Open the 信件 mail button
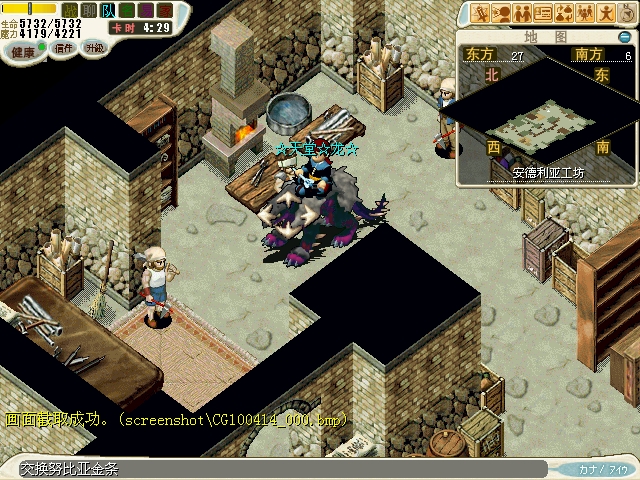The width and height of the screenshot is (640, 480). pyautogui.click(x=64, y=48)
